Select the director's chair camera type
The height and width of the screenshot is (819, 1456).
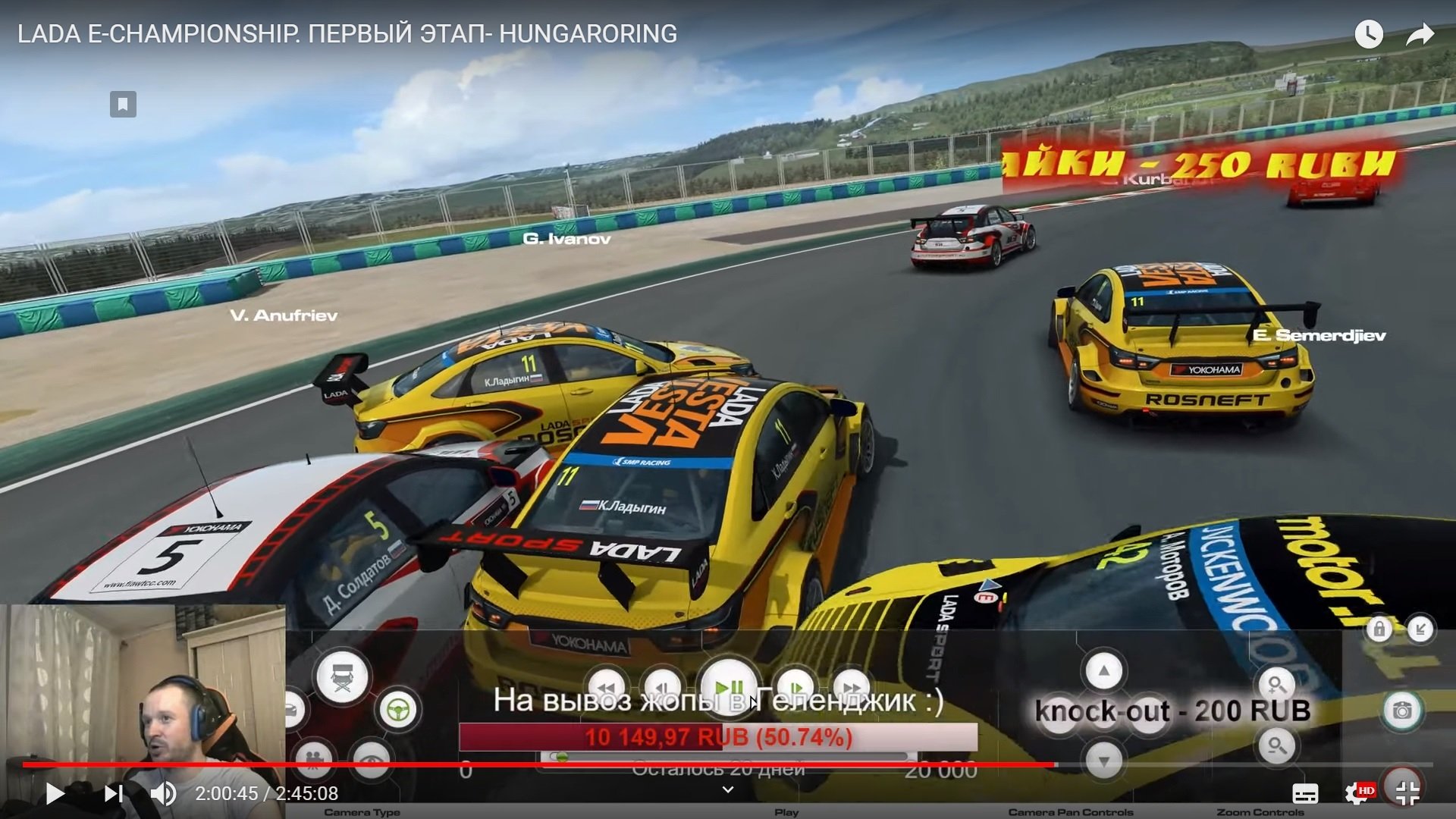[342, 676]
